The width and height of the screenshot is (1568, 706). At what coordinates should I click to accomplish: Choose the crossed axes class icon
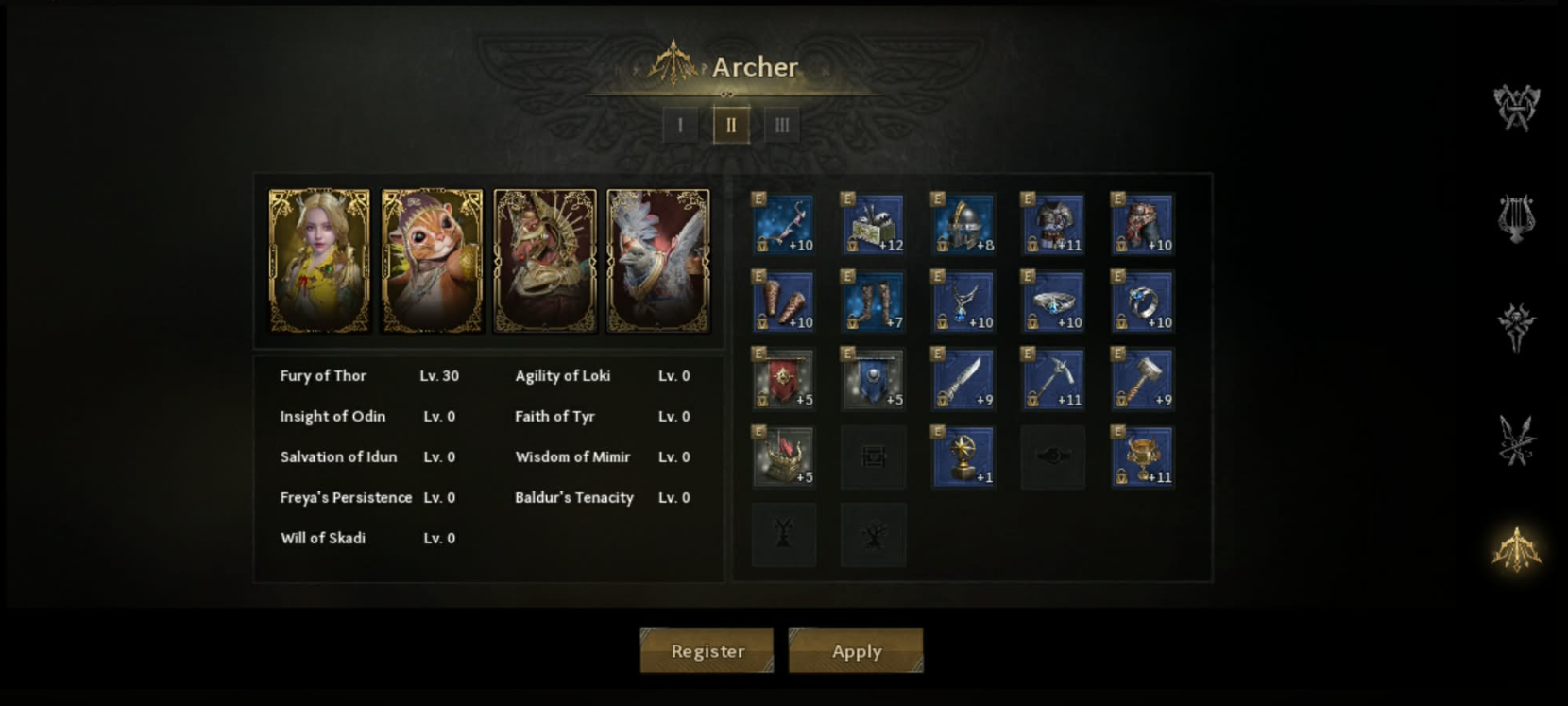[x=1516, y=108]
